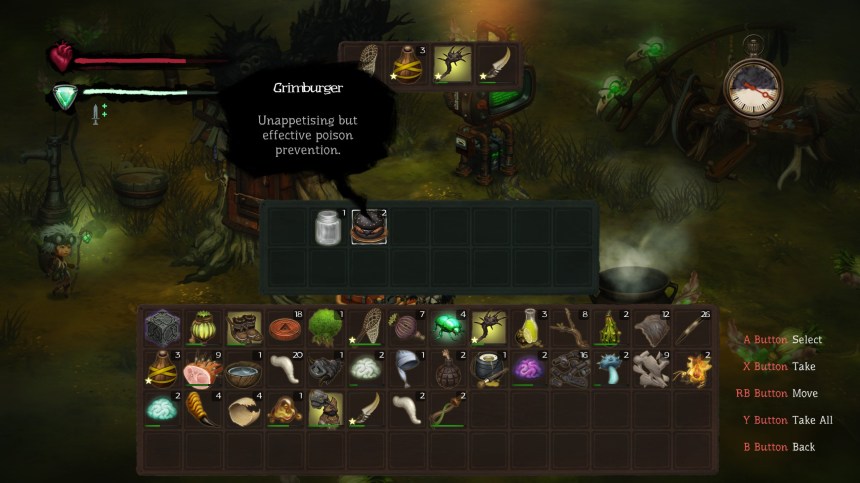Select the dark gloves item
The height and width of the screenshot is (483, 860).
[x=324, y=369]
